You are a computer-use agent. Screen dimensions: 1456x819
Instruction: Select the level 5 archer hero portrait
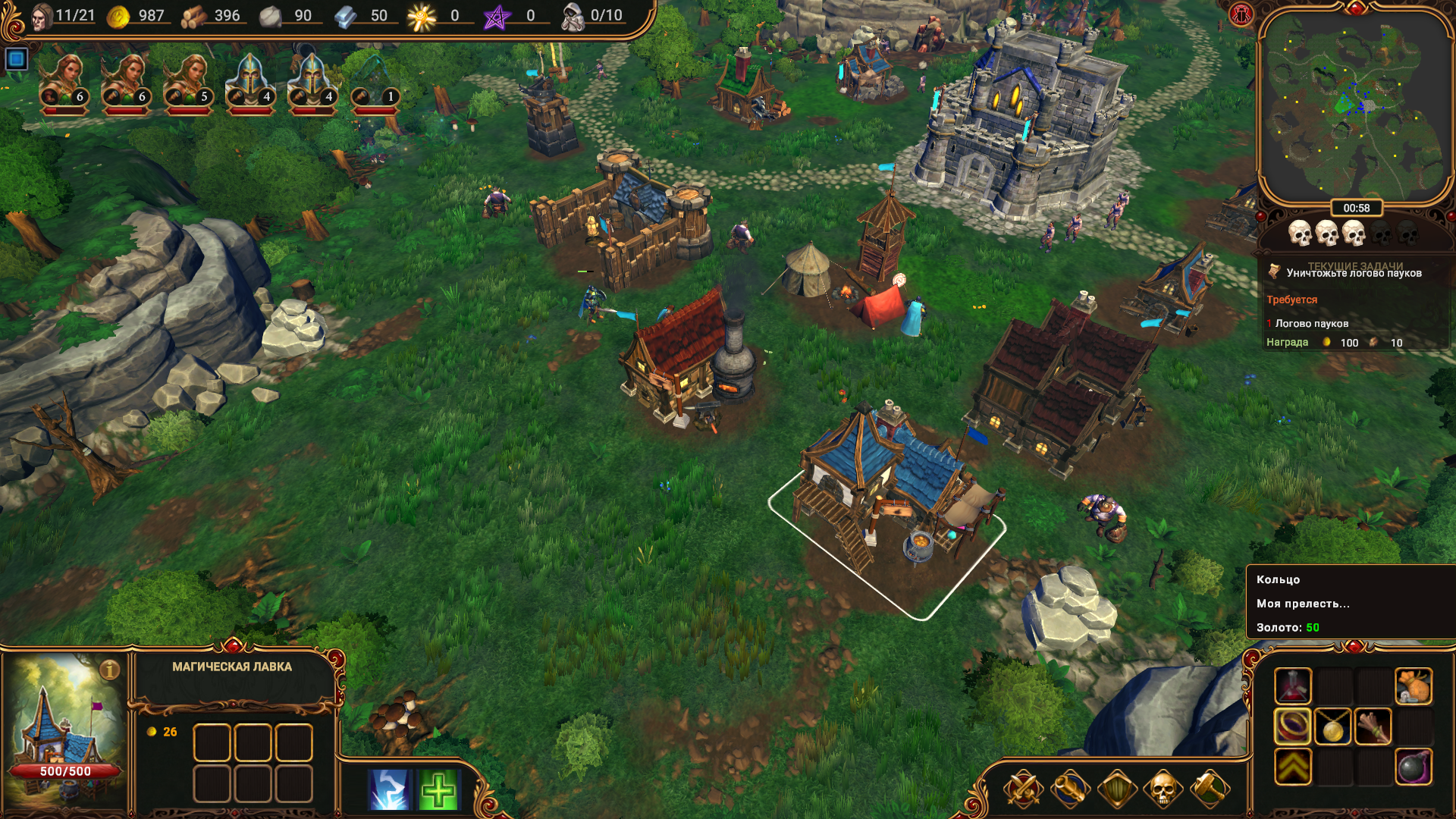point(188,83)
